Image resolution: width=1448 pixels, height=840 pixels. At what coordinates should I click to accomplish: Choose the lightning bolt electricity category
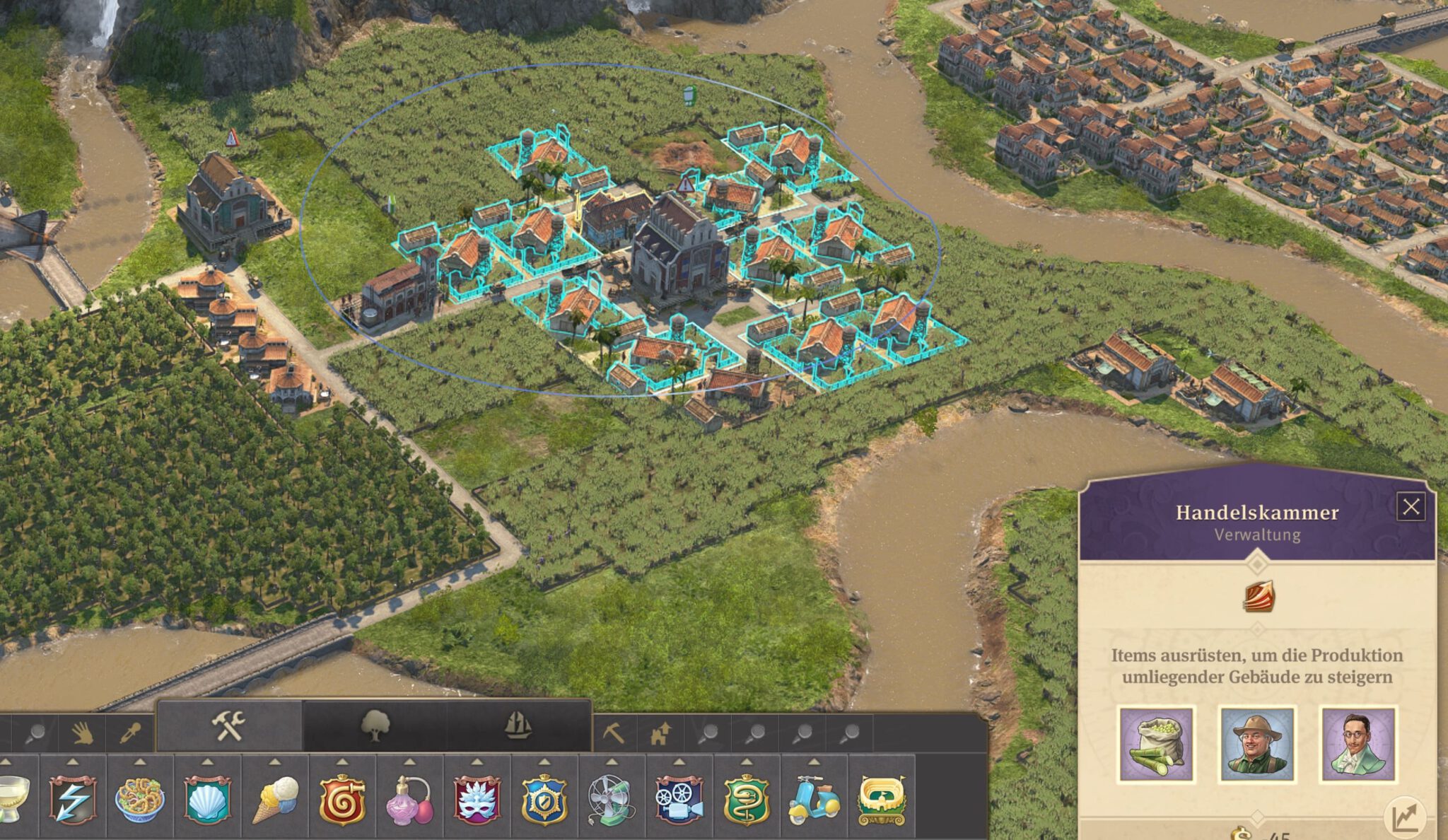click(73, 800)
